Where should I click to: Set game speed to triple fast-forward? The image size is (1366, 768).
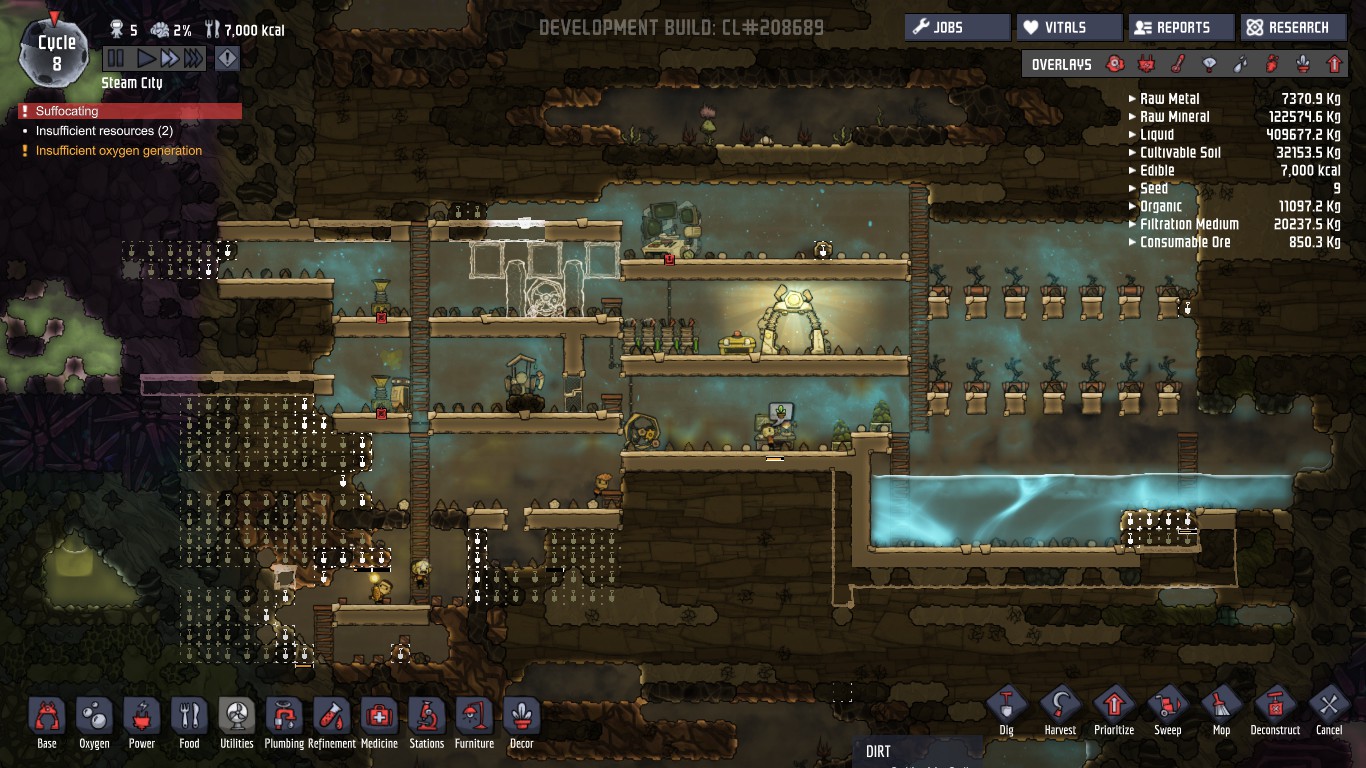(193, 59)
